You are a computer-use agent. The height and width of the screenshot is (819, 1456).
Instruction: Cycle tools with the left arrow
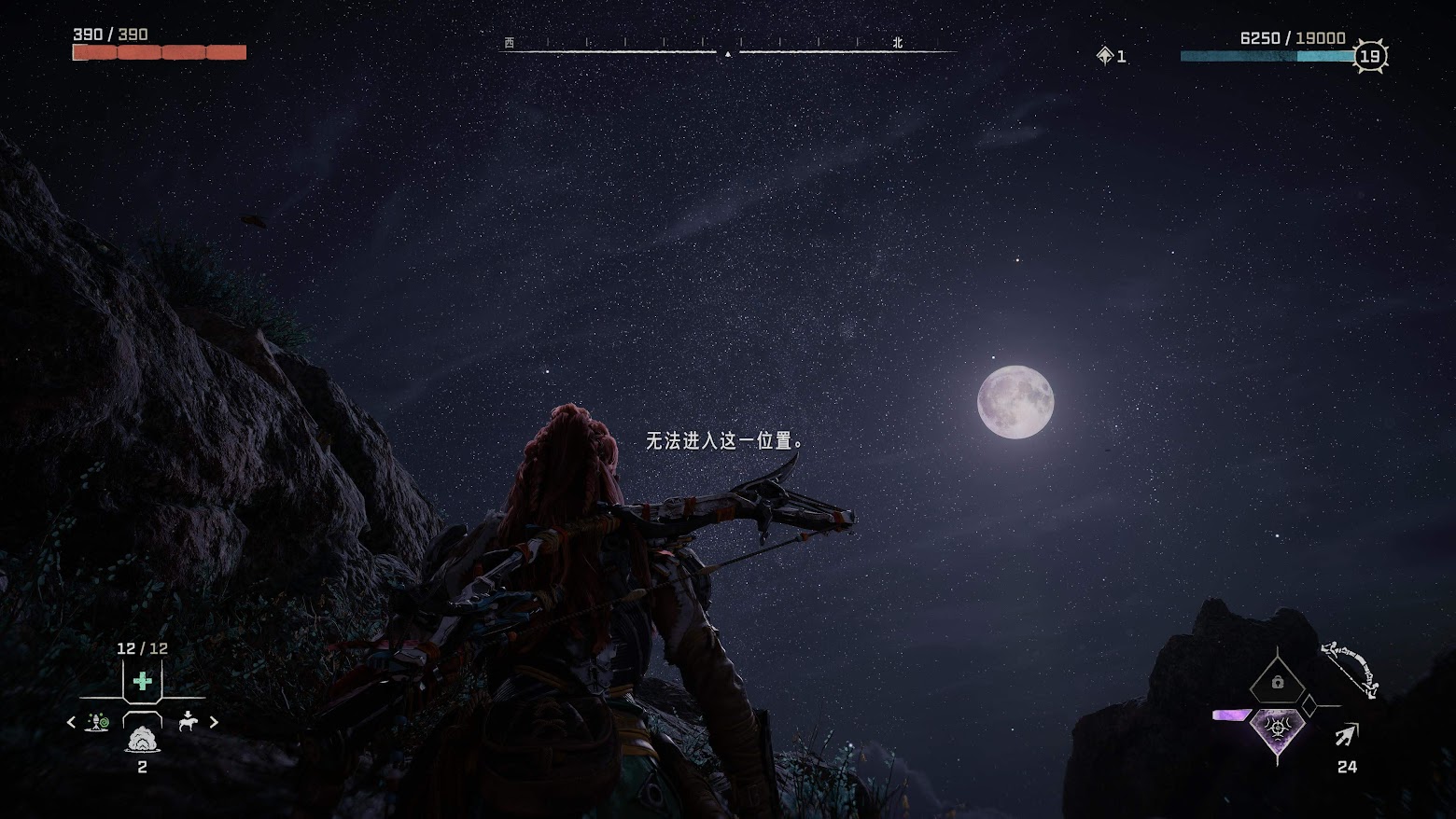pos(71,722)
